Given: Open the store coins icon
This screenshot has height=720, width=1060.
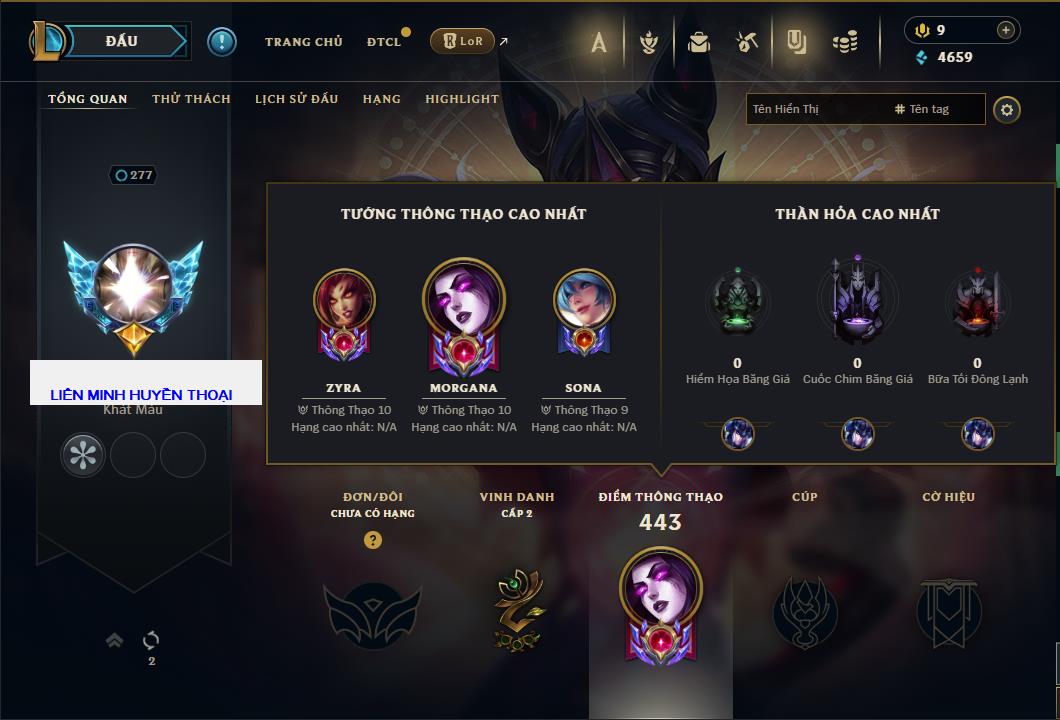Looking at the screenshot, I should click(845, 42).
